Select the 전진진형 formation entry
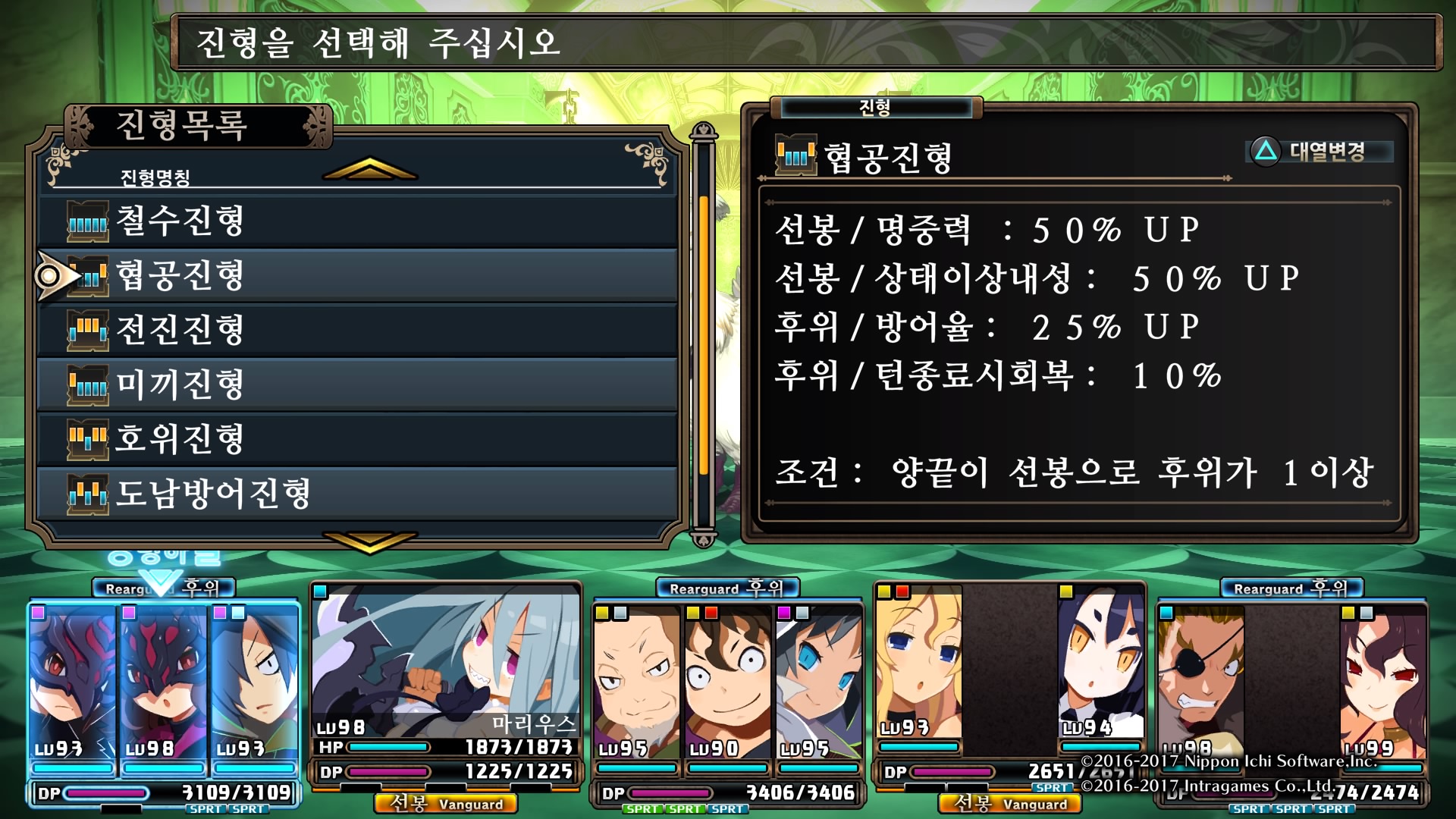The width and height of the screenshot is (1456, 819). pyautogui.click(x=356, y=330)
